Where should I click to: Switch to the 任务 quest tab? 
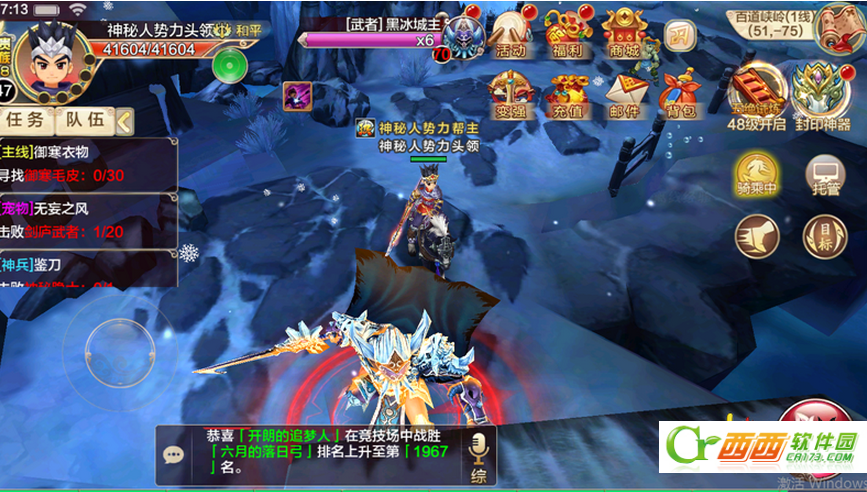click(x=24, y=120)
